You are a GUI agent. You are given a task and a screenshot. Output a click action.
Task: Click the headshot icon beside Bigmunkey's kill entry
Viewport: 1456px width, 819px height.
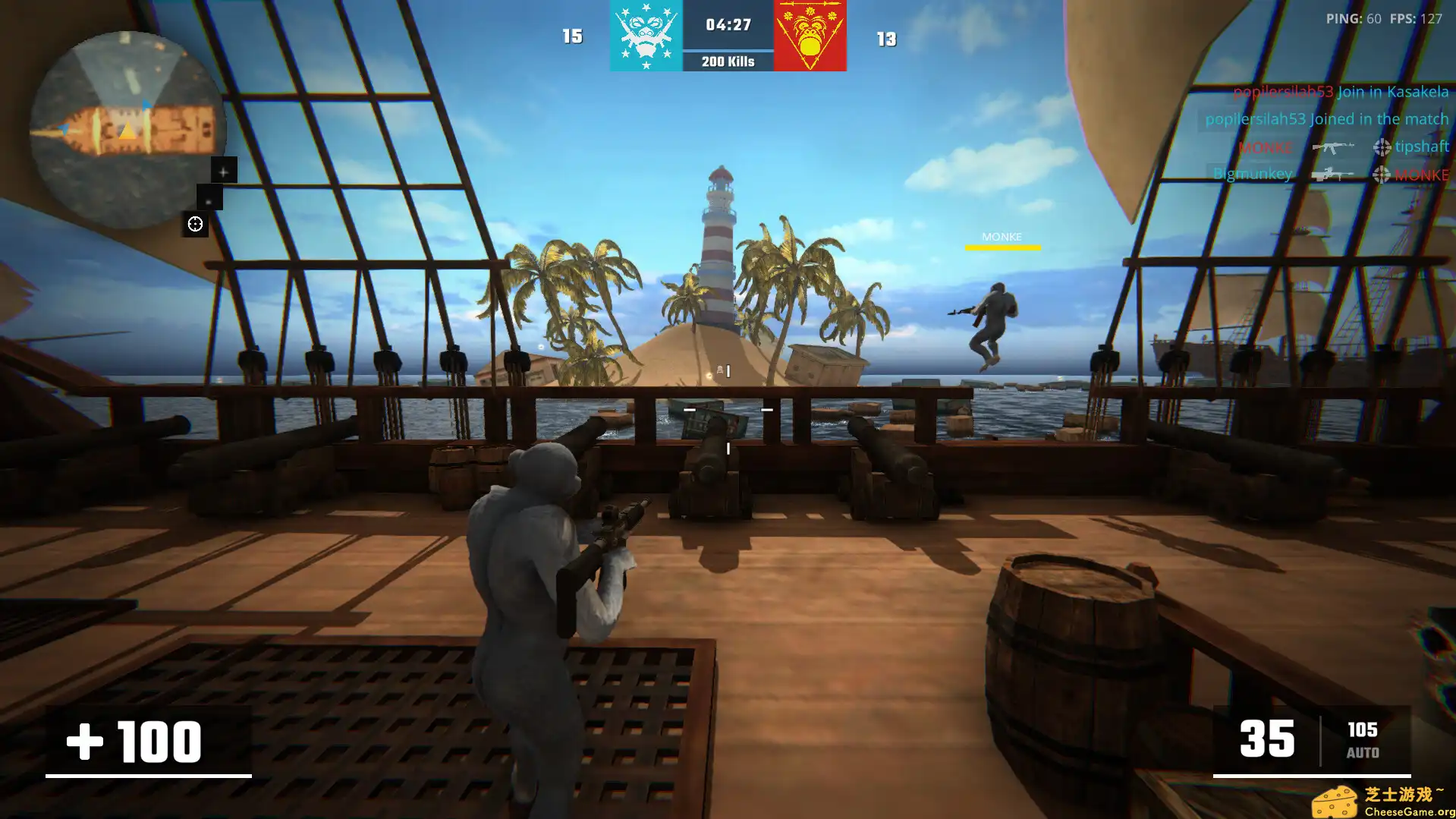[x=1382, y=175]
